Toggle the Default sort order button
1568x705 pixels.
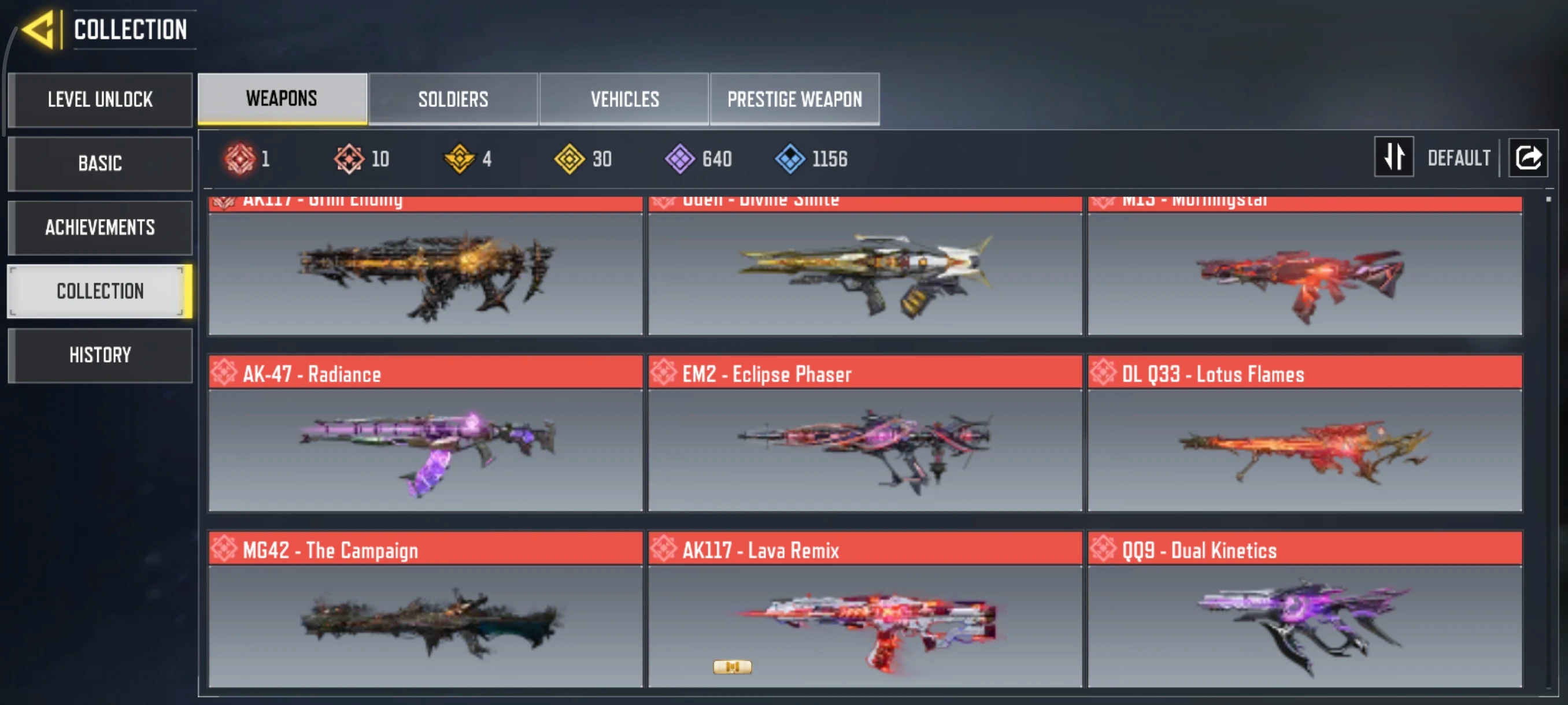tap(1394, 158)
